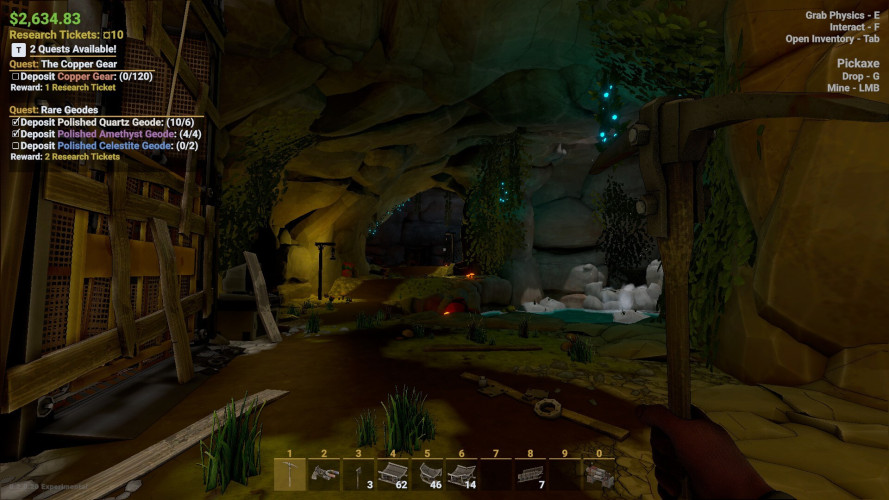
Task: Select the machine in hotbar slot 0
Action: pyautogui.click(x=599, y=474)
